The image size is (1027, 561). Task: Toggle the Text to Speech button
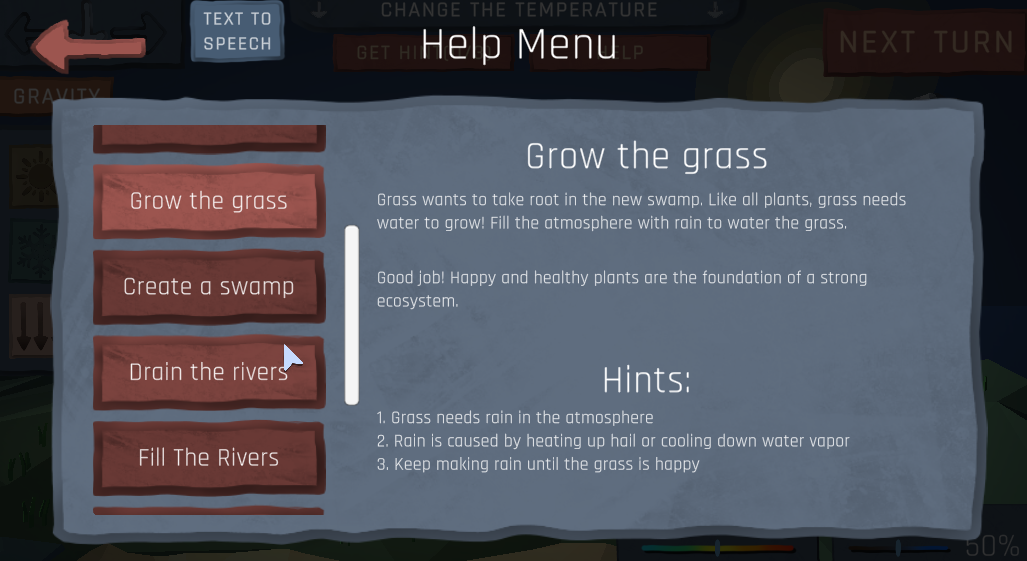tap(237, 32)
